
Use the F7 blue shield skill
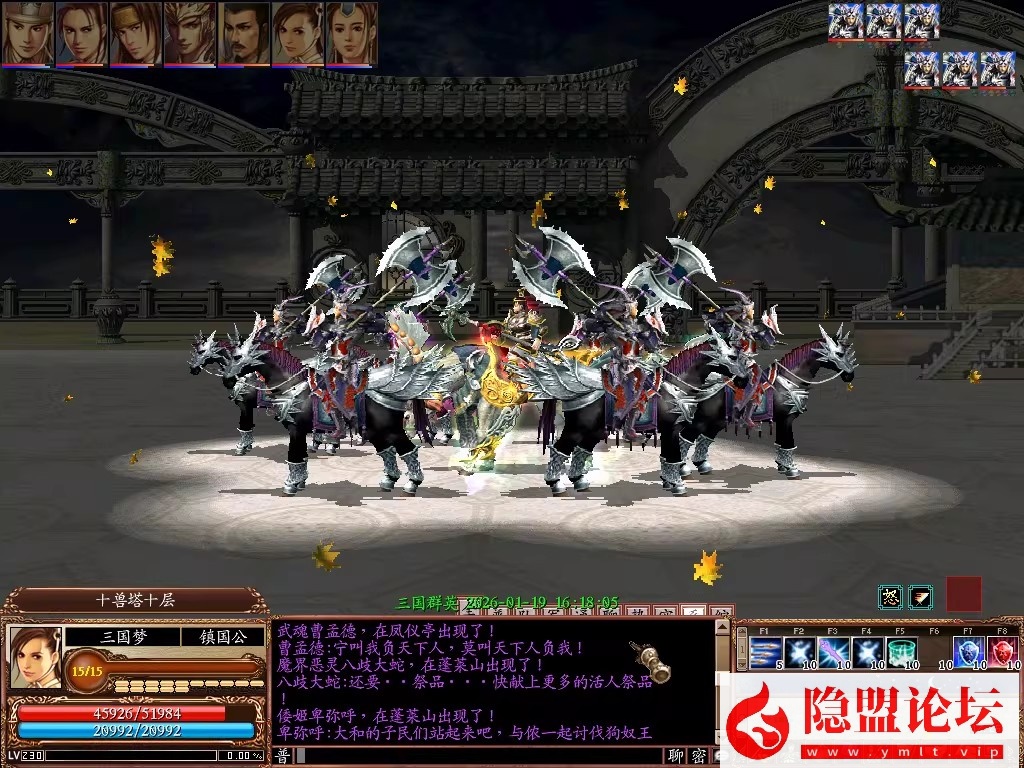[968, 653]
